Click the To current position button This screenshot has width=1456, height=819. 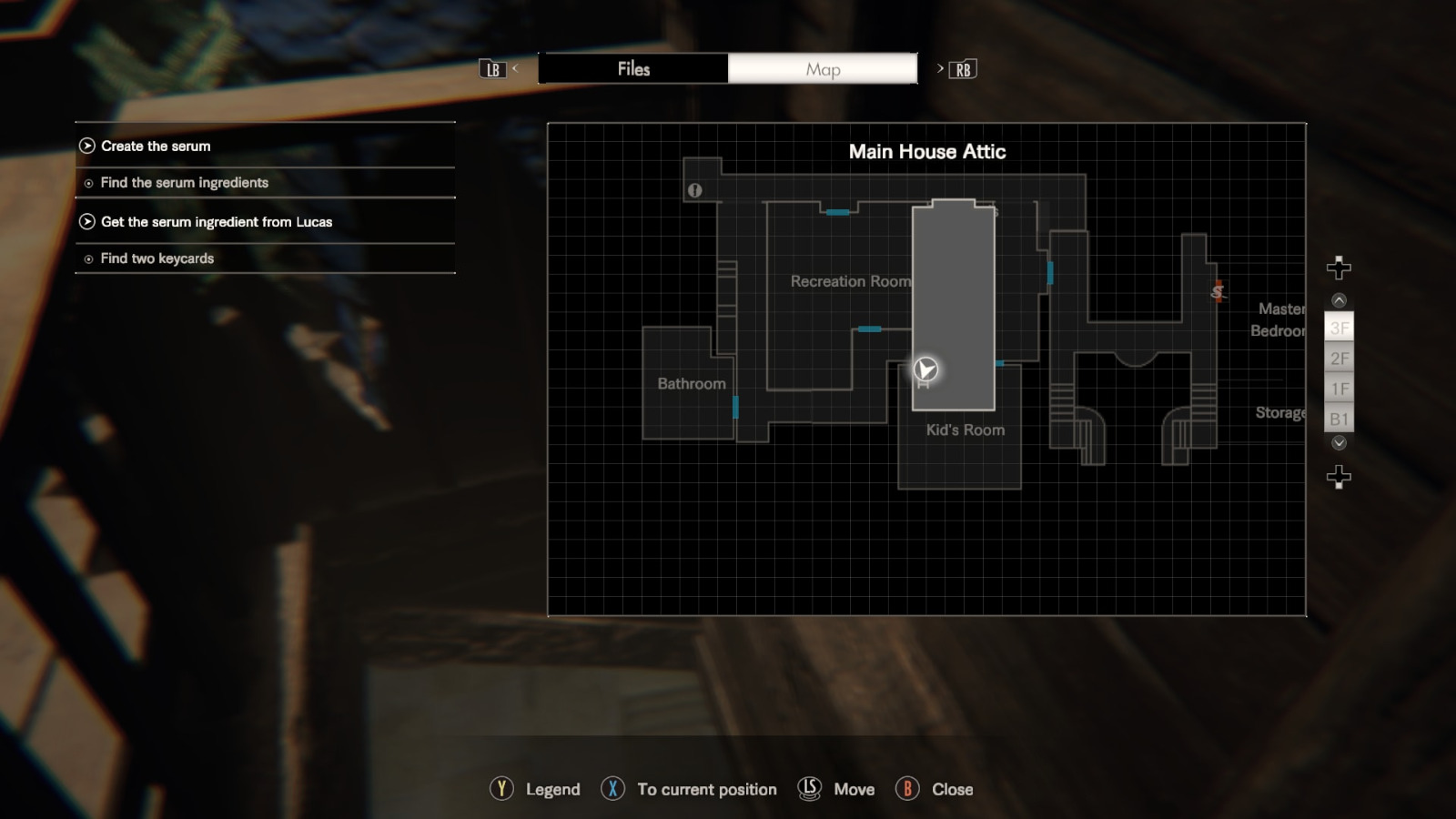pyautogui.click(x=612, y=789)
